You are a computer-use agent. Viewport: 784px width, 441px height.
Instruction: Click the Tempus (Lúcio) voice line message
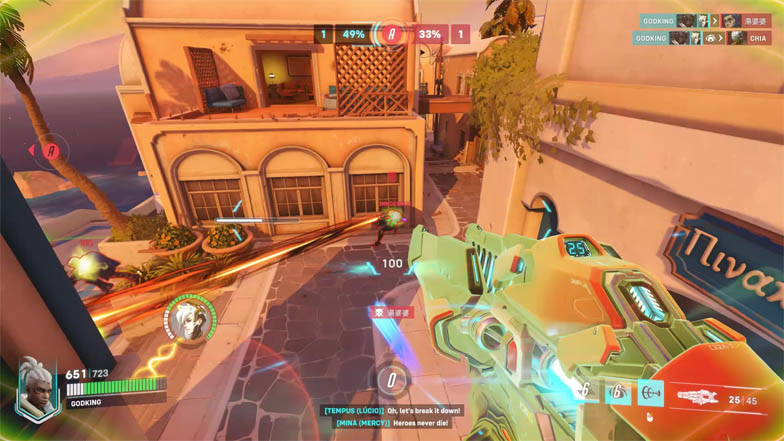[x=393, y=409]
